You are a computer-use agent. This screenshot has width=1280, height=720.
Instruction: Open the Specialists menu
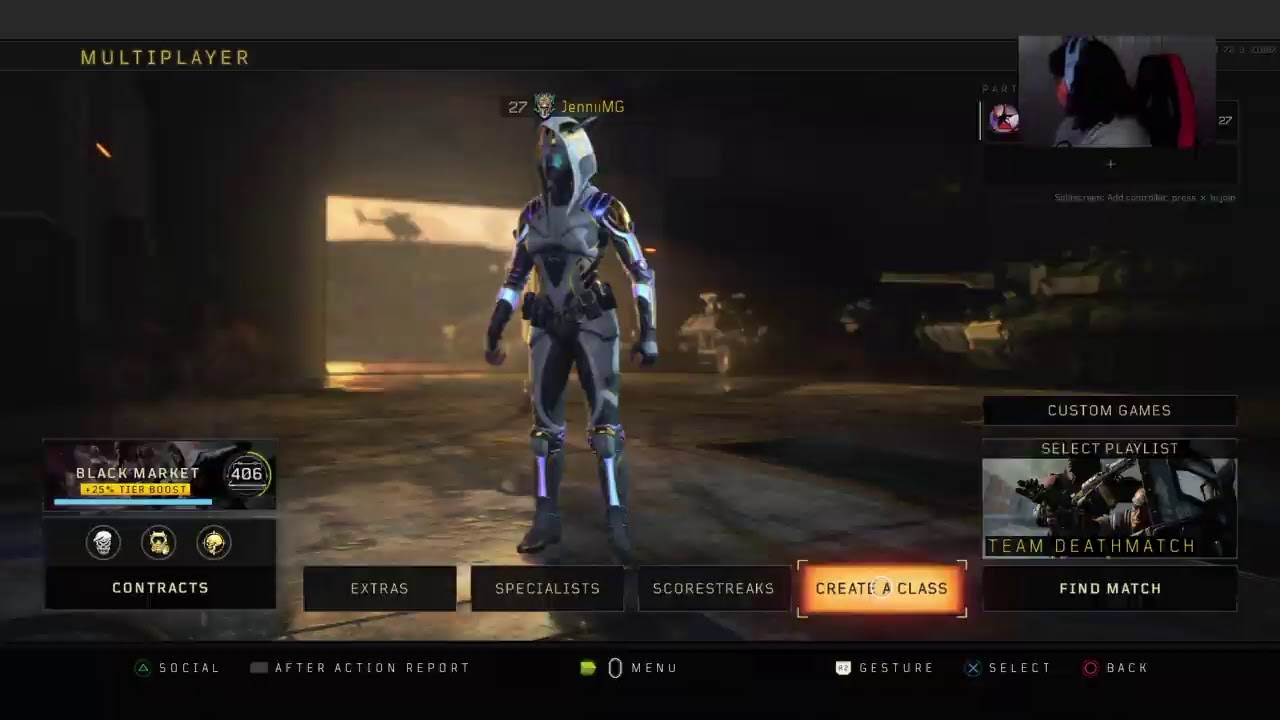(x=547, y=588)
